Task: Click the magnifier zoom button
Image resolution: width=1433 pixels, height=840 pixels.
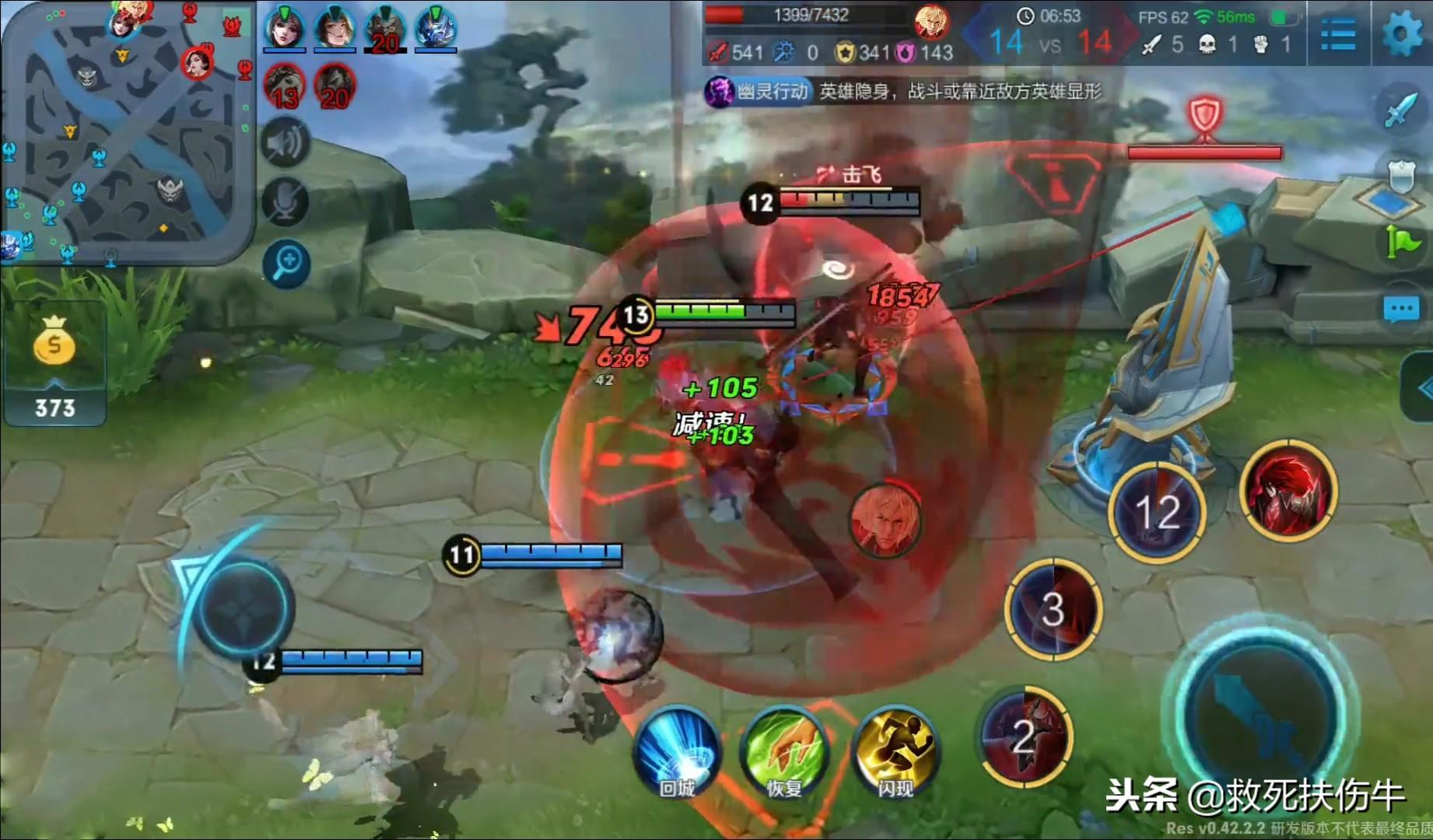Action: tap(286, 263)
